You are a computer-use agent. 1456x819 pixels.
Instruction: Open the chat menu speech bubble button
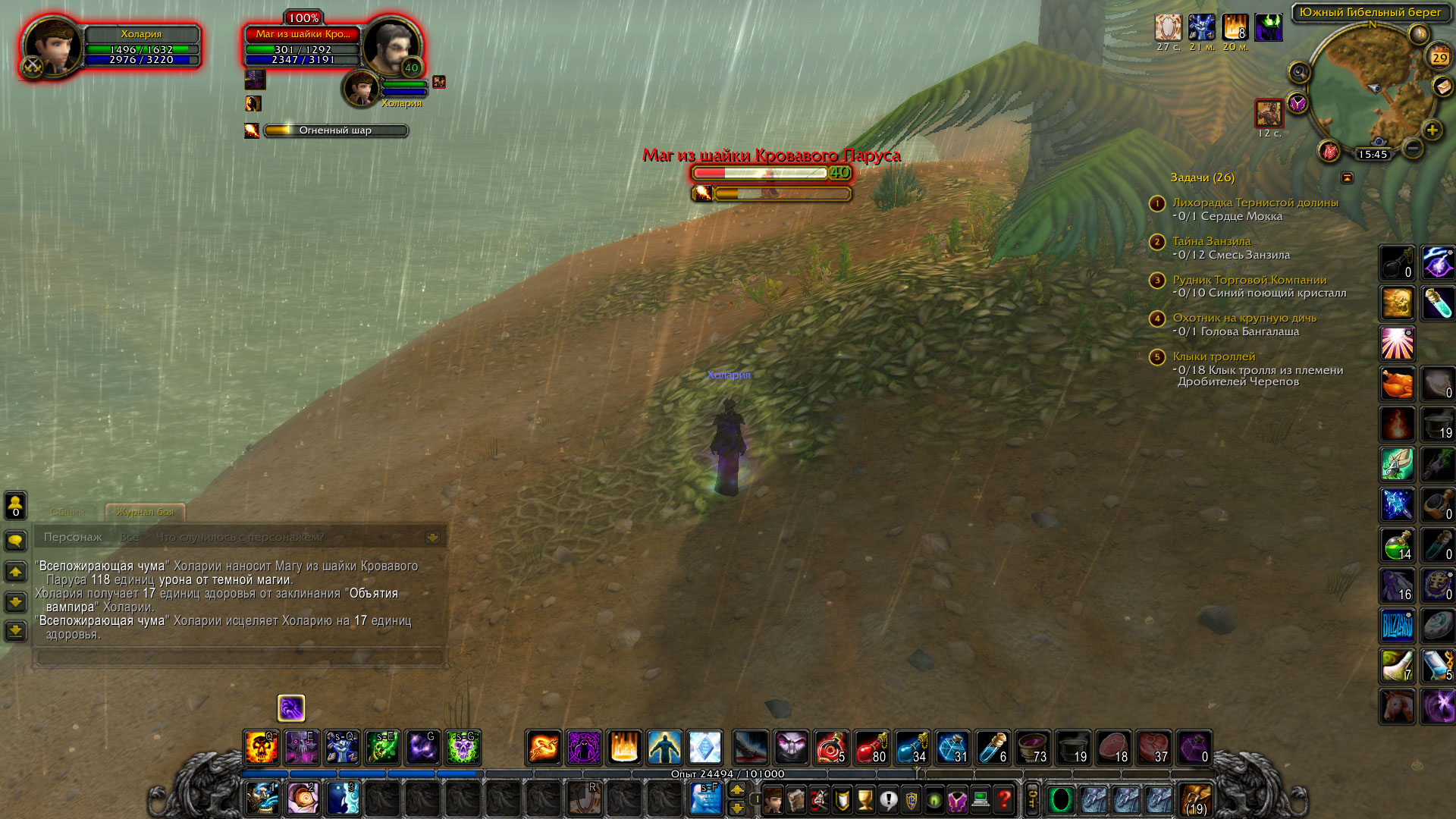16,541
